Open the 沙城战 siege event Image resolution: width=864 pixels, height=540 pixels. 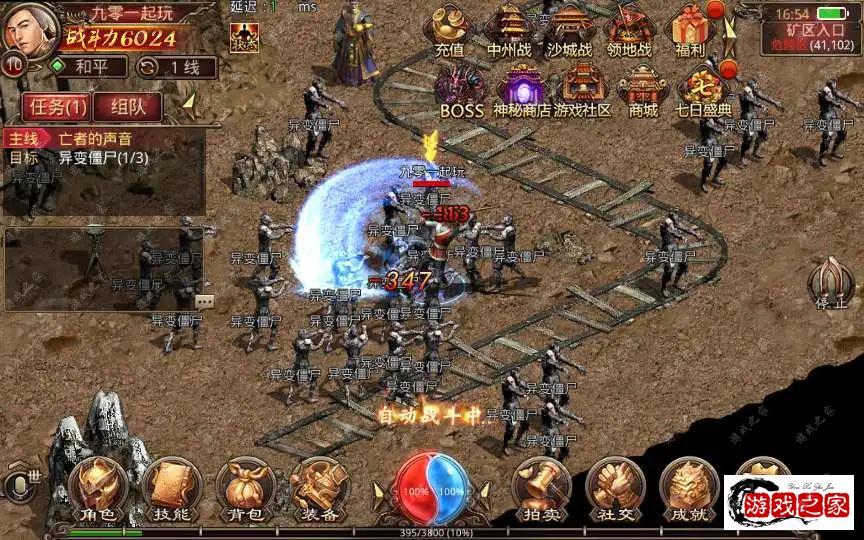571,28
